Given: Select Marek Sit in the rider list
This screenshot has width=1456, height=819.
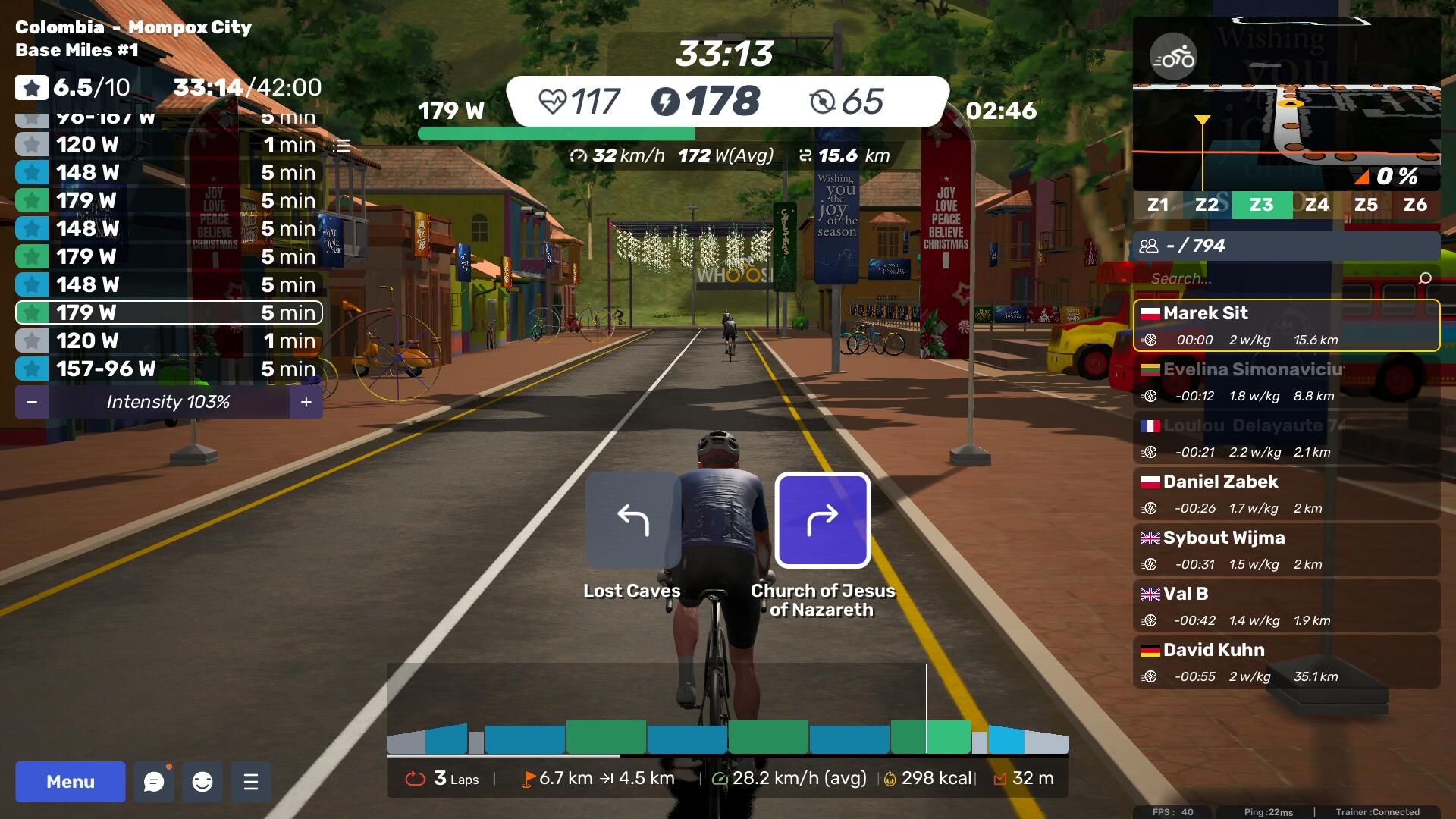Looking at the screenshot, I should pyautogui.click(x=1286, y=326).
